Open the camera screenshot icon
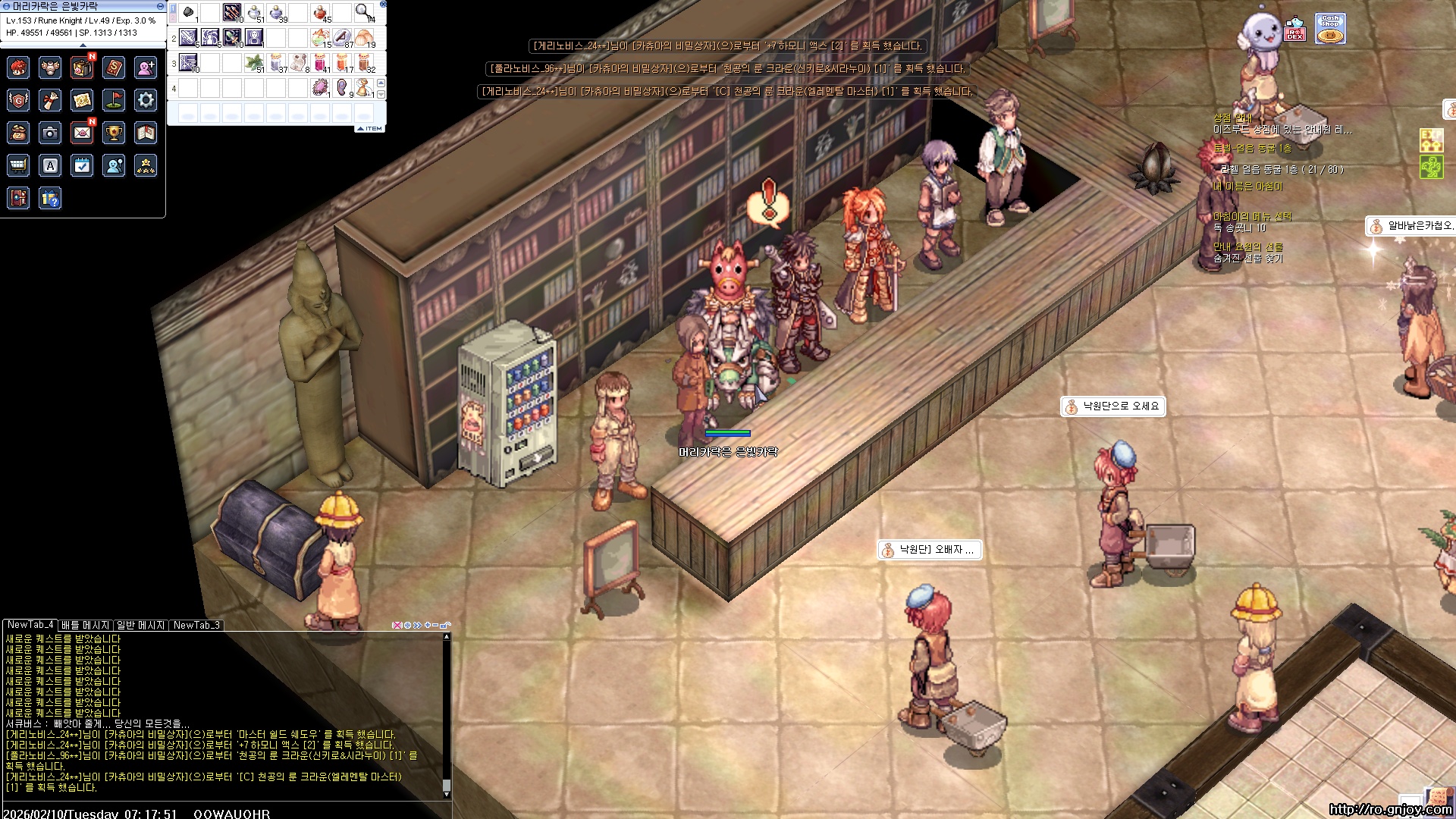 pos(50,133)
